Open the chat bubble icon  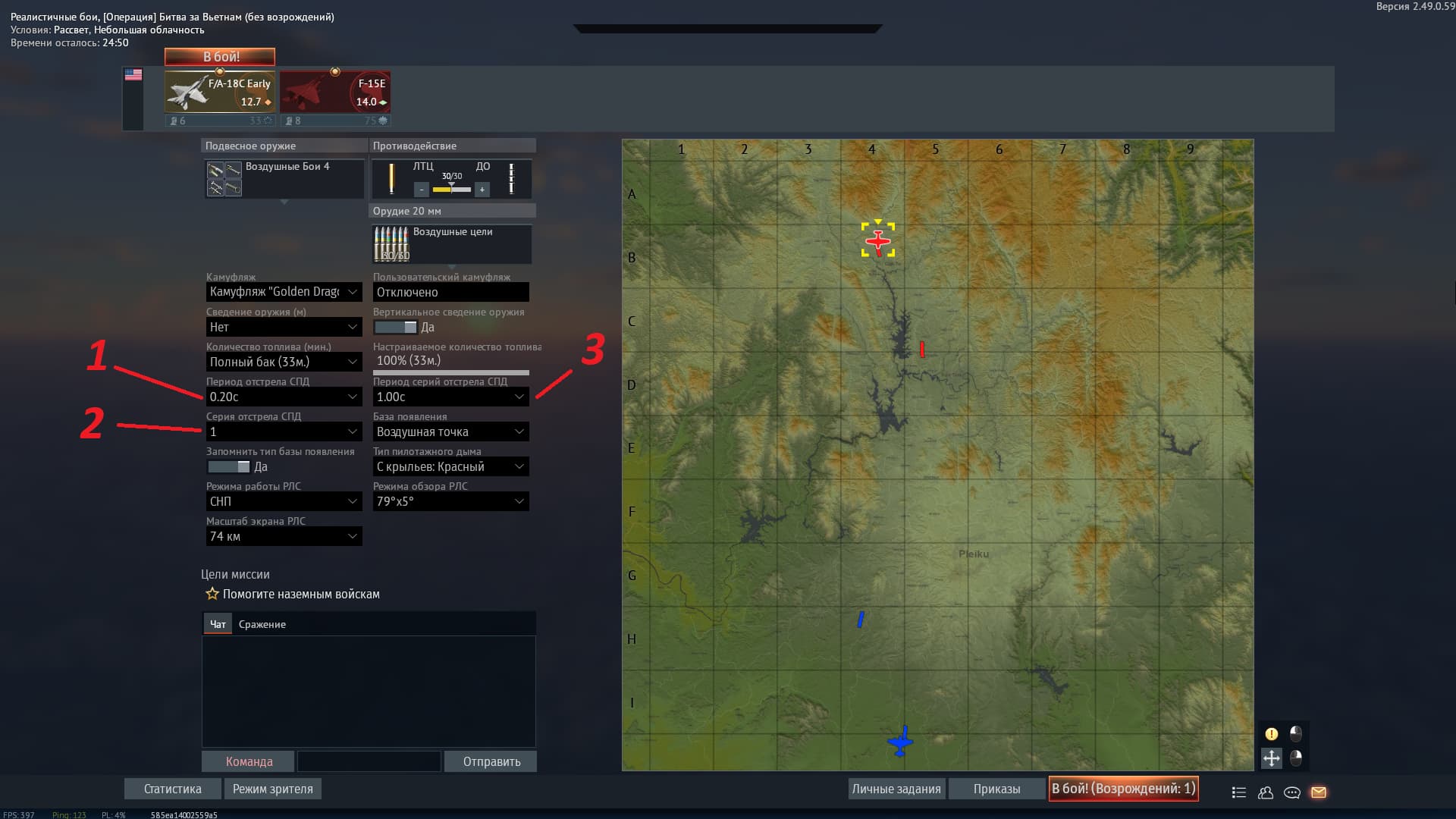point(1291,792)
